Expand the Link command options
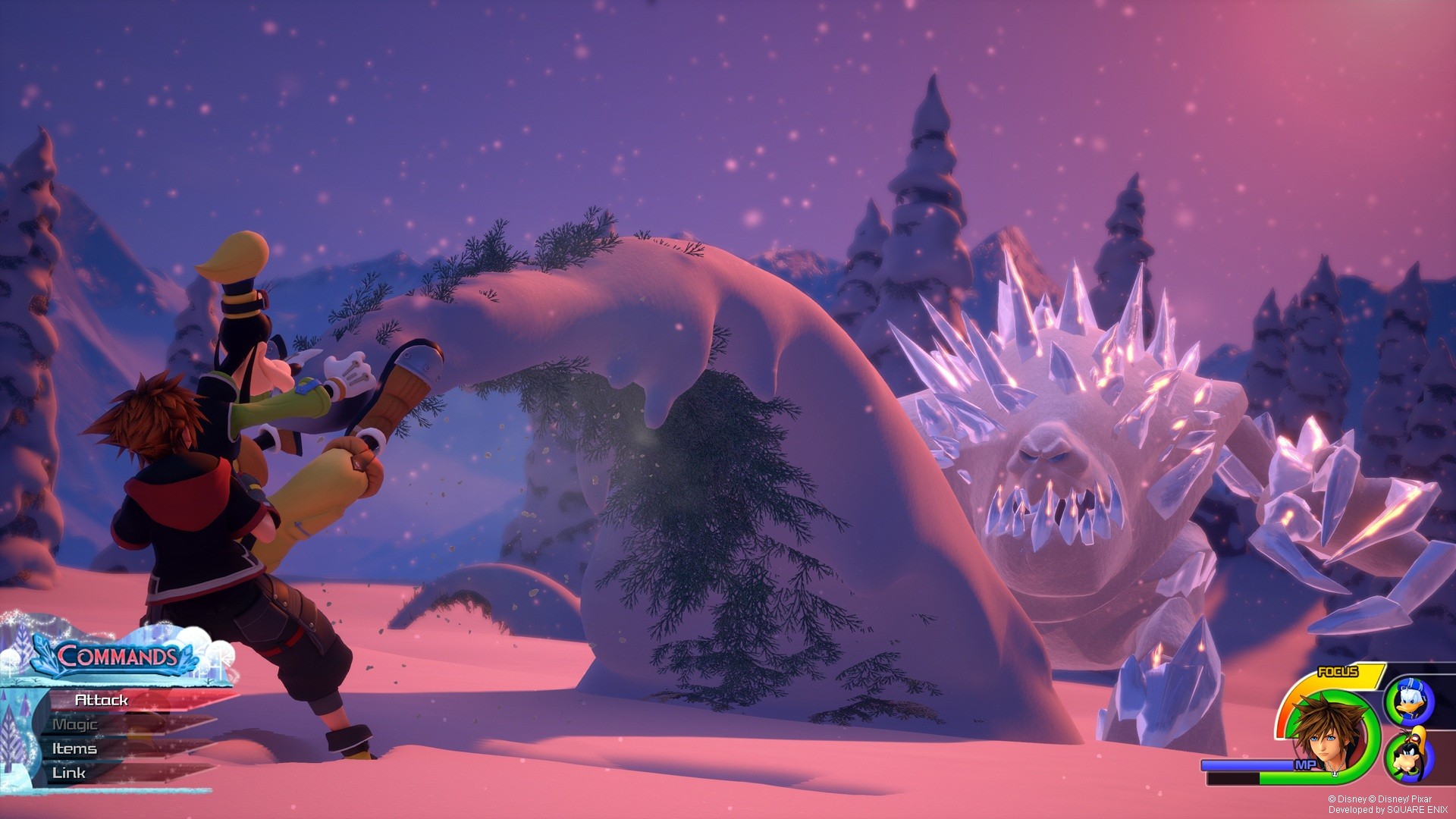This screenshot has width=1456, height=819. 70,770
